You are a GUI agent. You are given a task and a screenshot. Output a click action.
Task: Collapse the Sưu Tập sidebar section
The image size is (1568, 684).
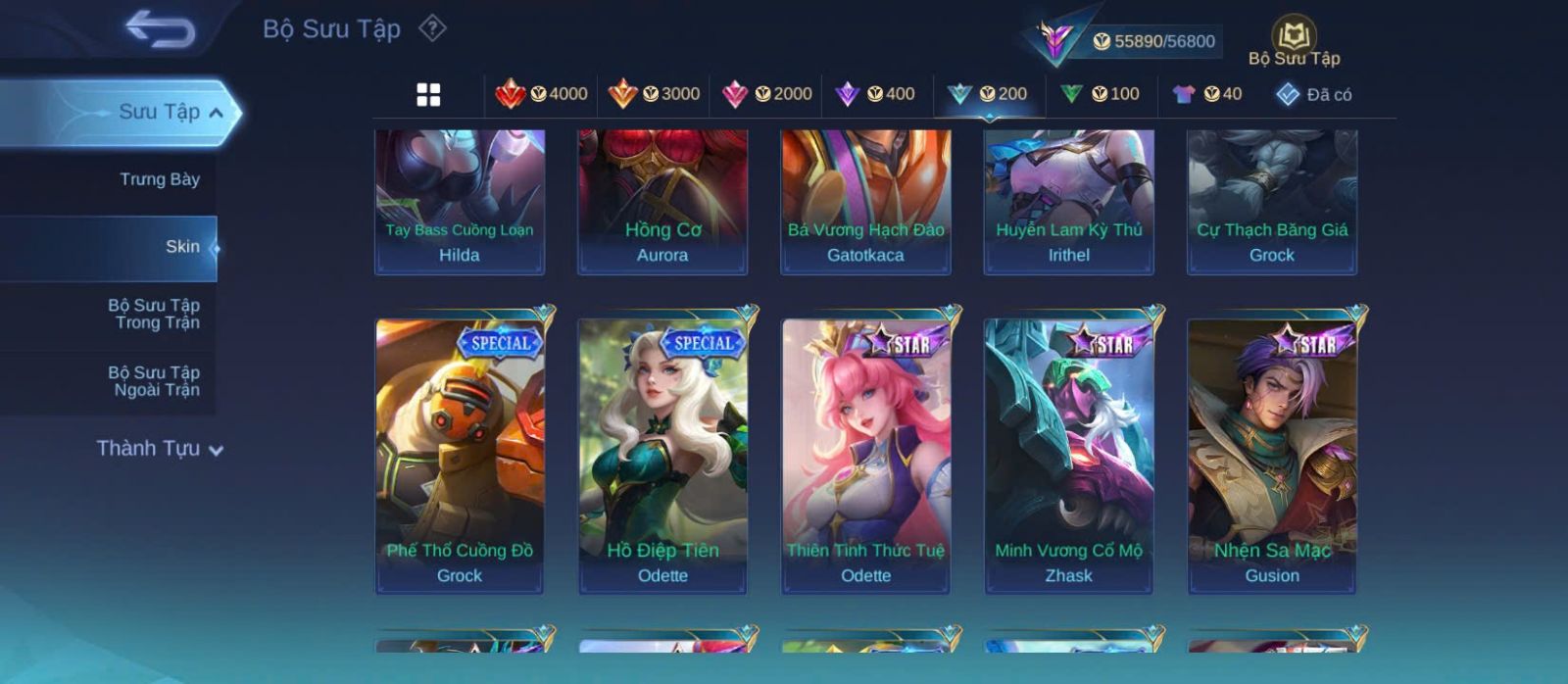click(217, 113)
